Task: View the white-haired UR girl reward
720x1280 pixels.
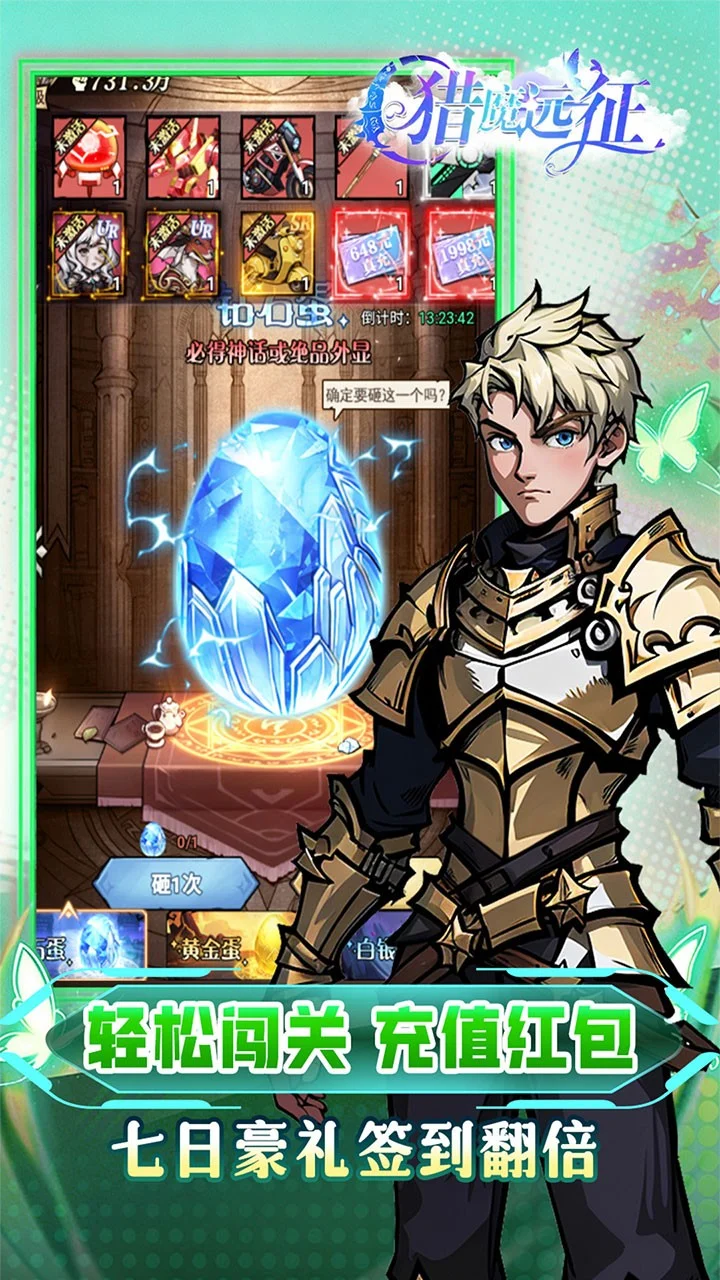Action: [89, 254]
